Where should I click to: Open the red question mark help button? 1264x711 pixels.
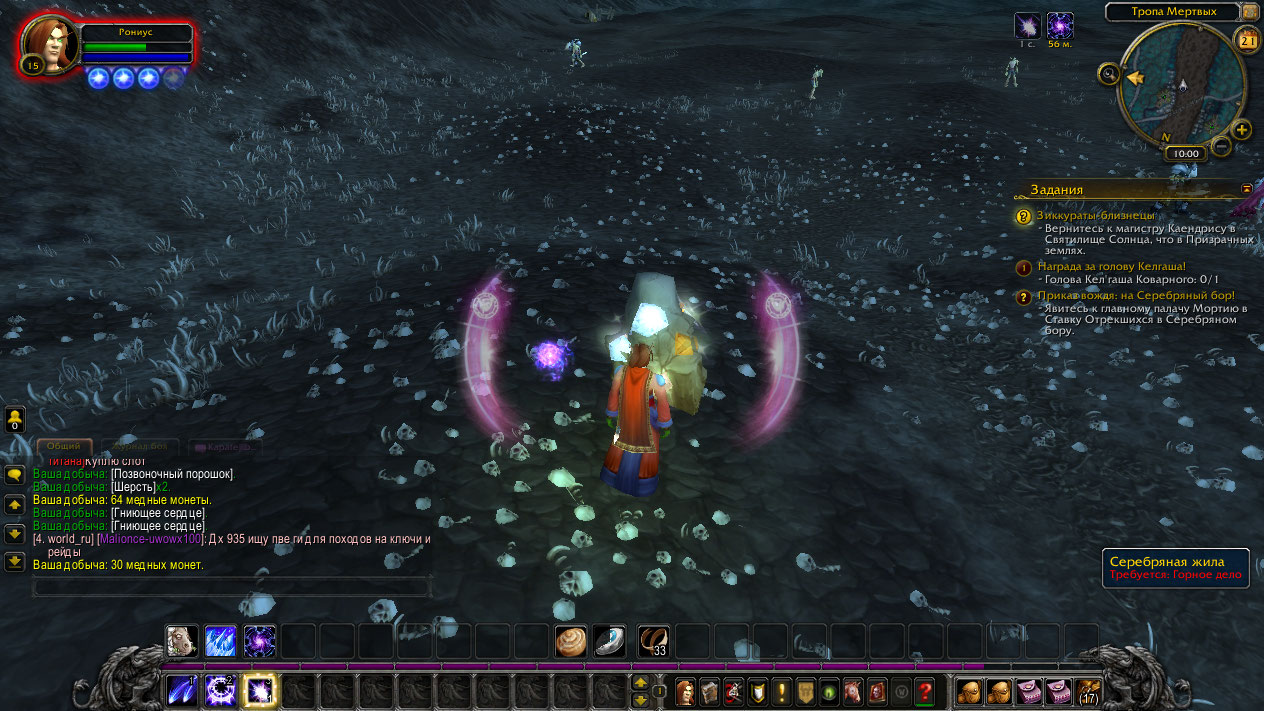coord(924,691)
